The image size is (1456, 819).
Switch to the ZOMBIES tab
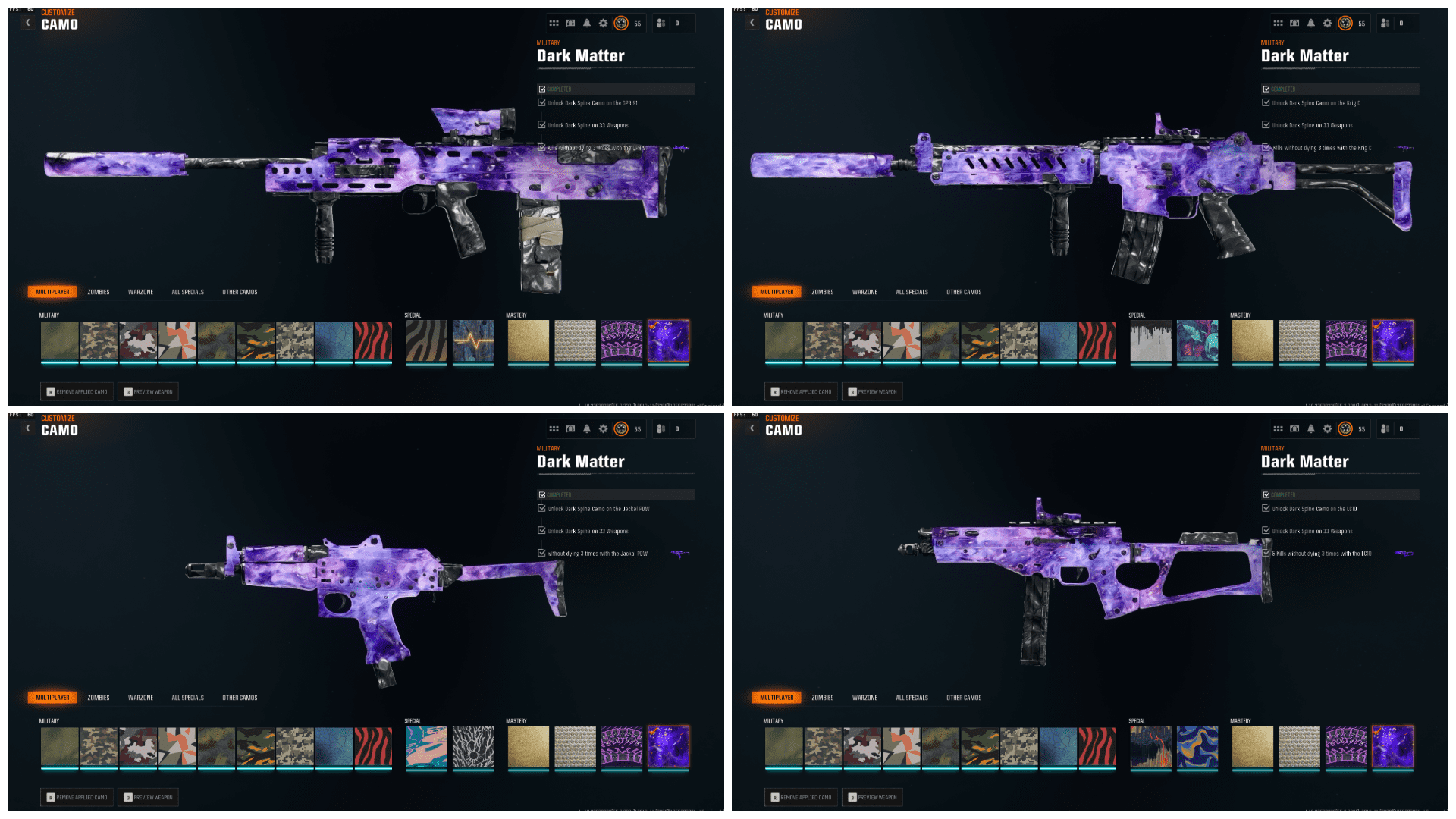[x=99, y=291]
